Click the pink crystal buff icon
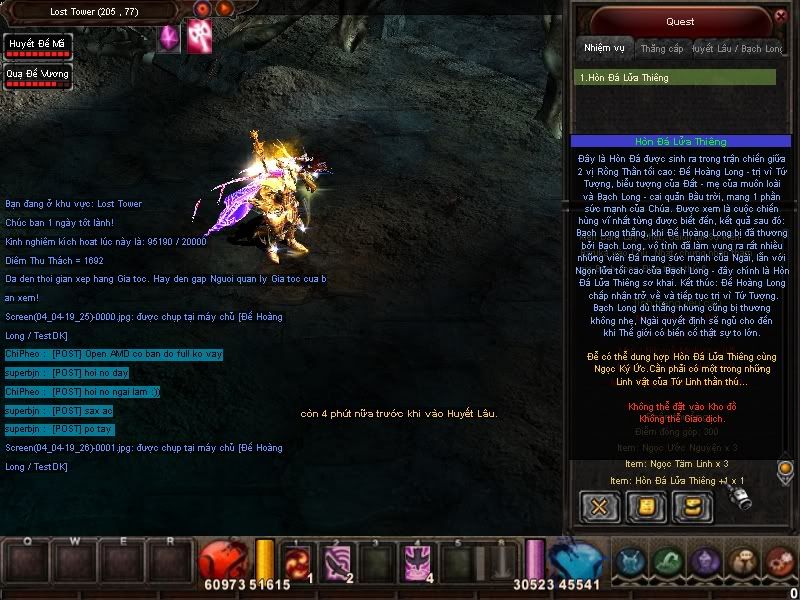This screenshot has height=600, width=800. (x=169, y=38)
